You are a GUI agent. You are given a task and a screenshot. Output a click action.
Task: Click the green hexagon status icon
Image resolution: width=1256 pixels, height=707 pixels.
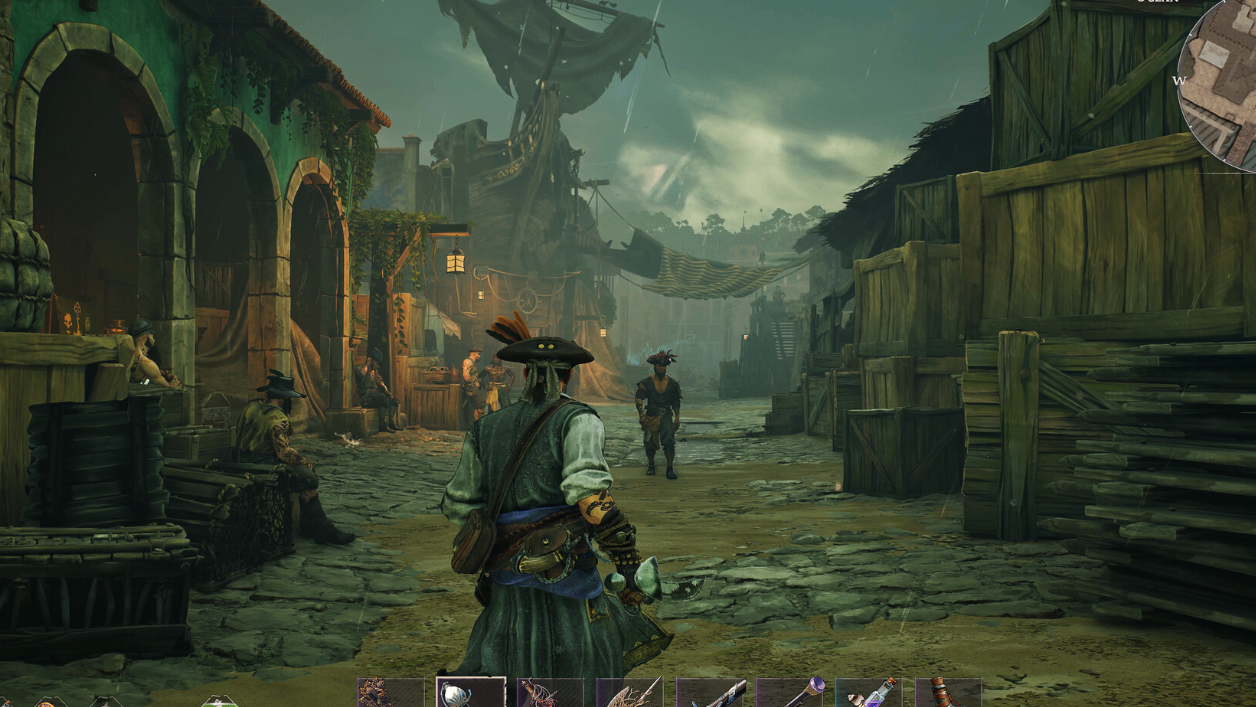click(x=220, y=701)
